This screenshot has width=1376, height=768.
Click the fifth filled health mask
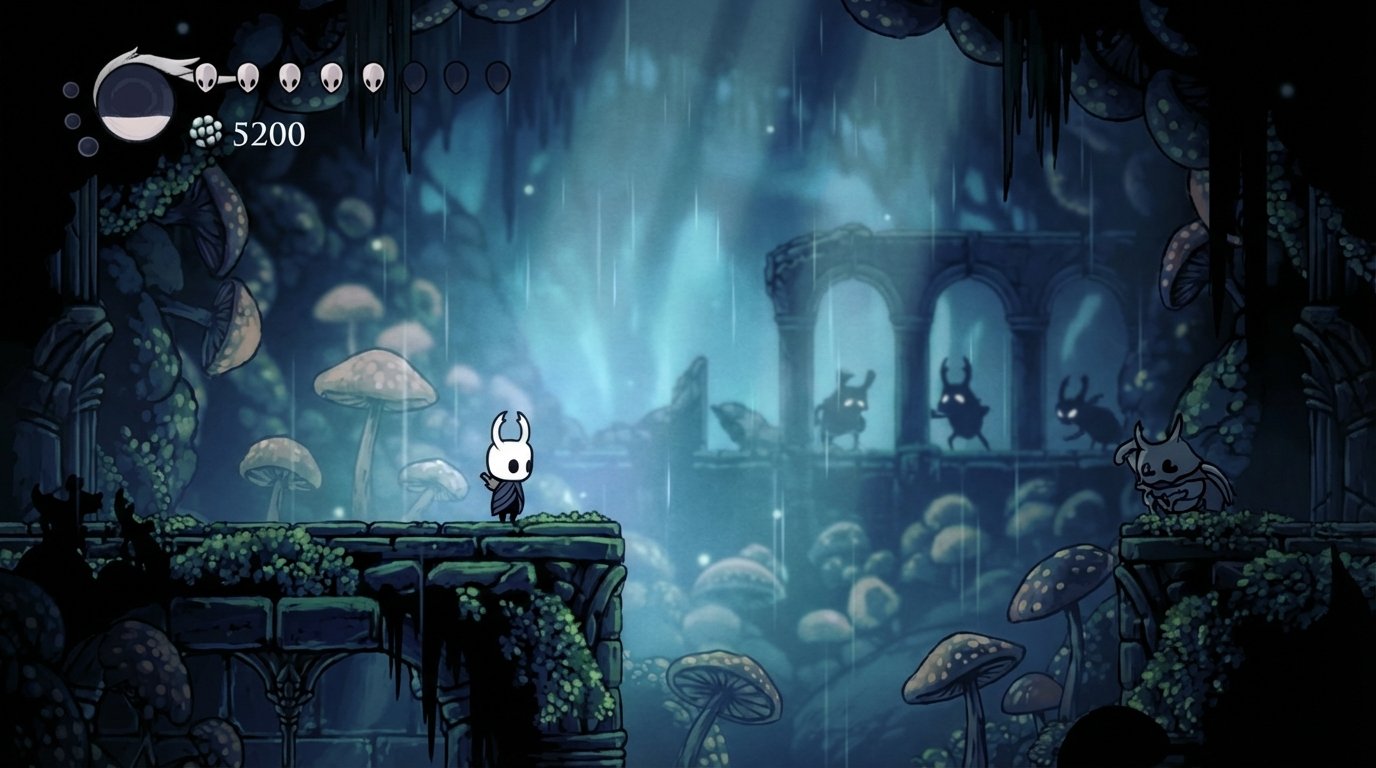(373, 76)
